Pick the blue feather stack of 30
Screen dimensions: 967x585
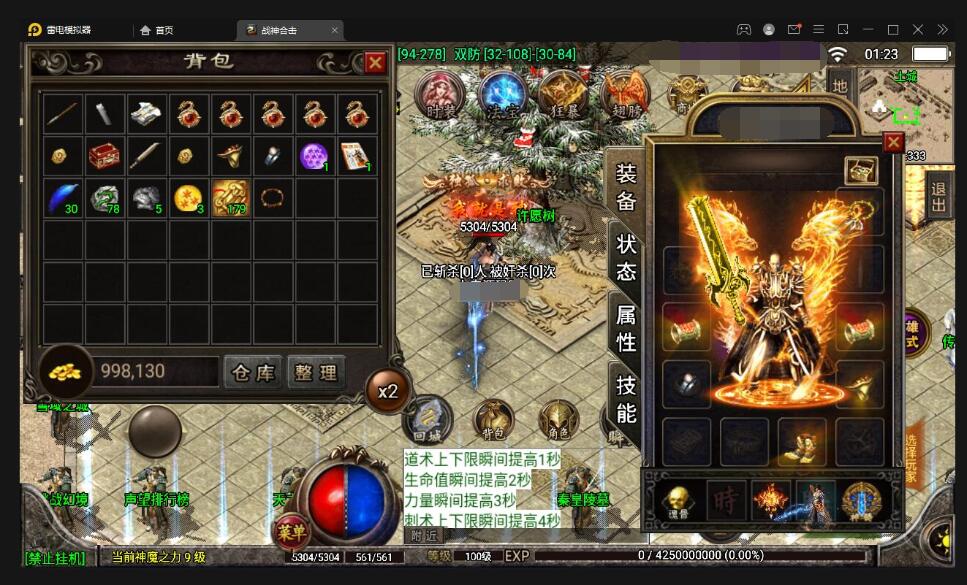click(x=63, y=198)
